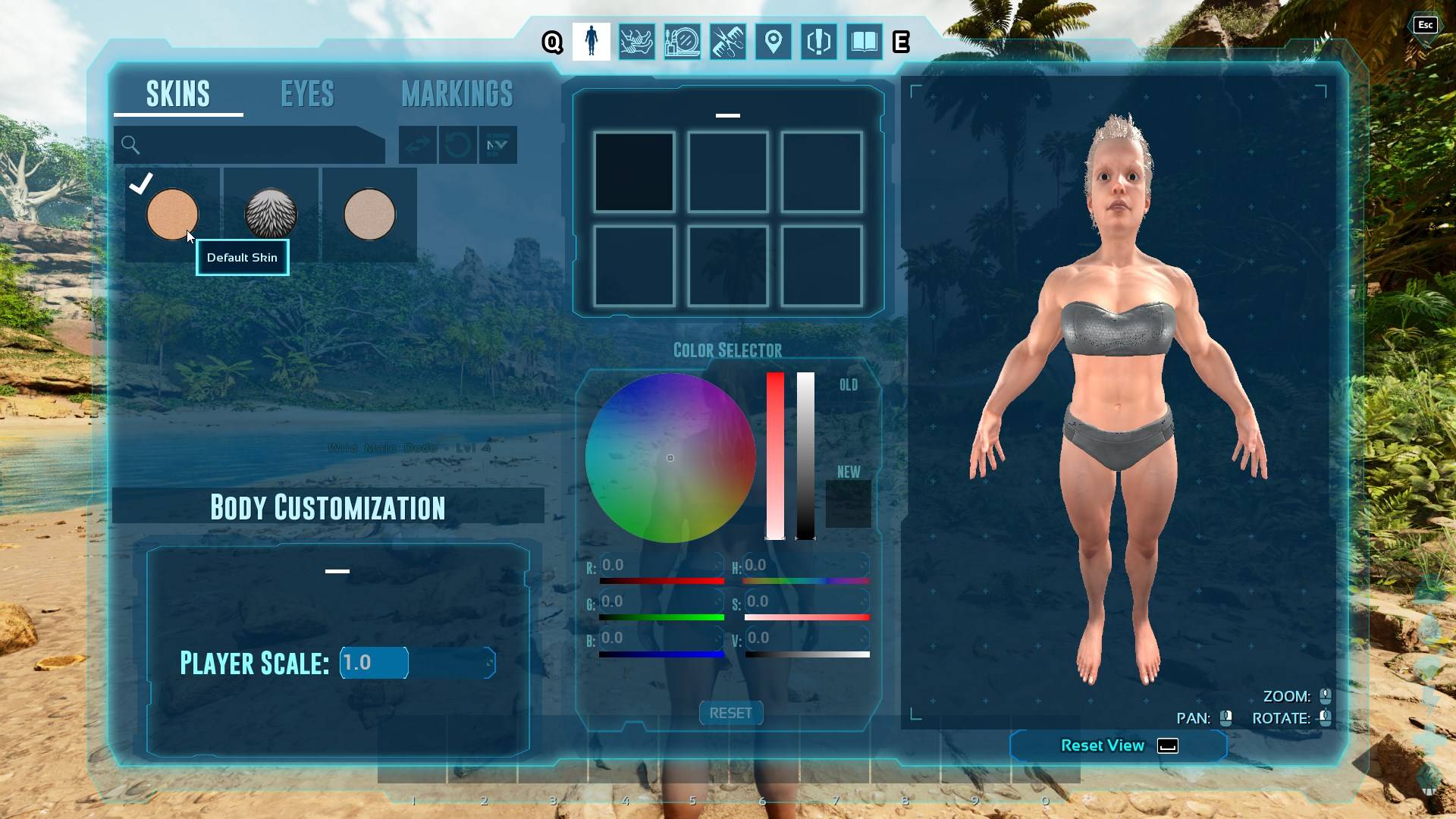The width and height of the screenshot is (1456, 819).
Task: Open the MARKINGS tab
Action: pos(457,93)
